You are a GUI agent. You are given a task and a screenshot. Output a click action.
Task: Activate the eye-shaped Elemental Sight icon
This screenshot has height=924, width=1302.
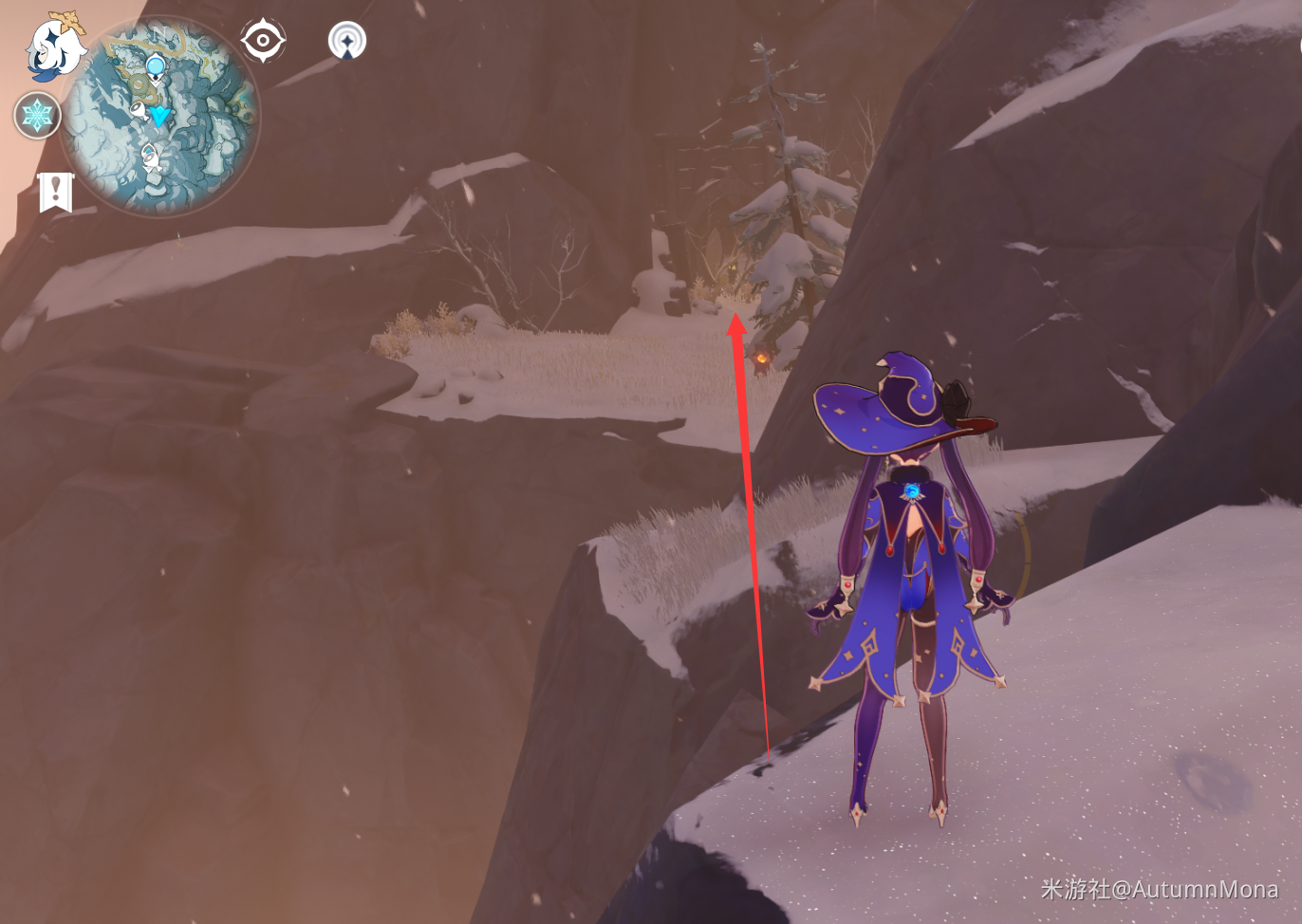262,41
